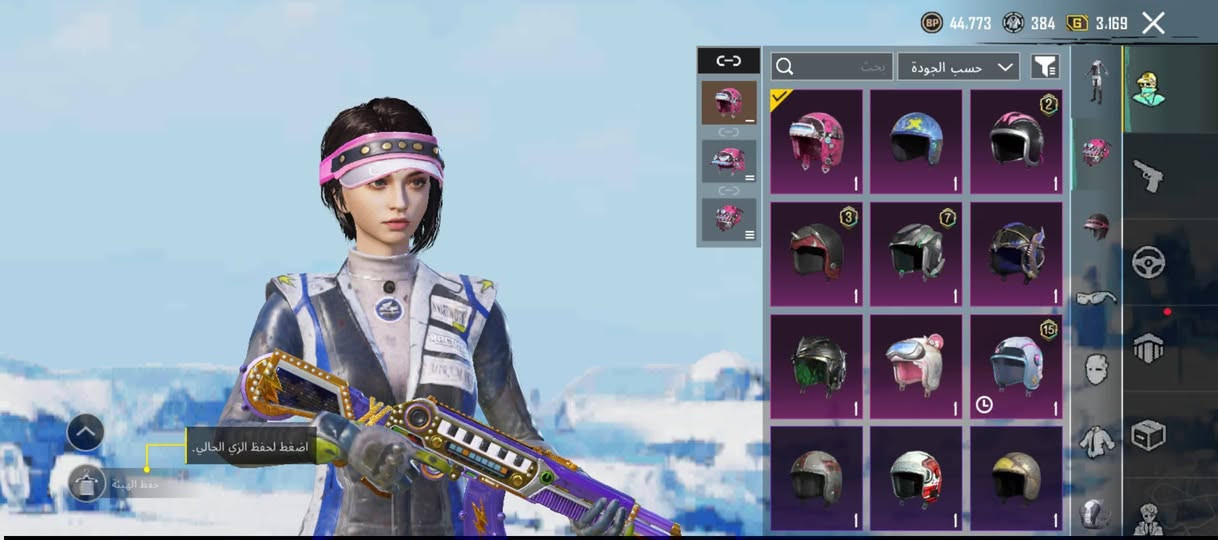Open the steering wheel vehicles tab

(x=1148, y=262)
